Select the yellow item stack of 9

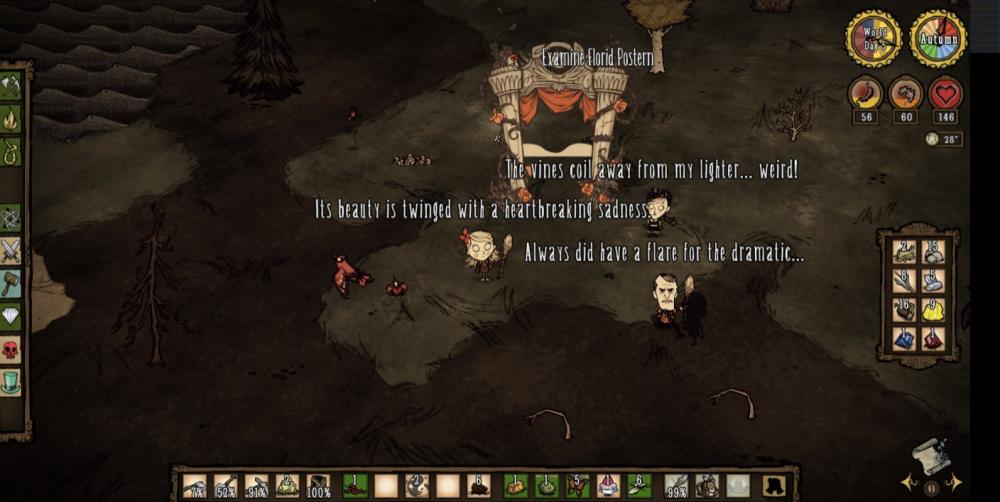[932, 311]
